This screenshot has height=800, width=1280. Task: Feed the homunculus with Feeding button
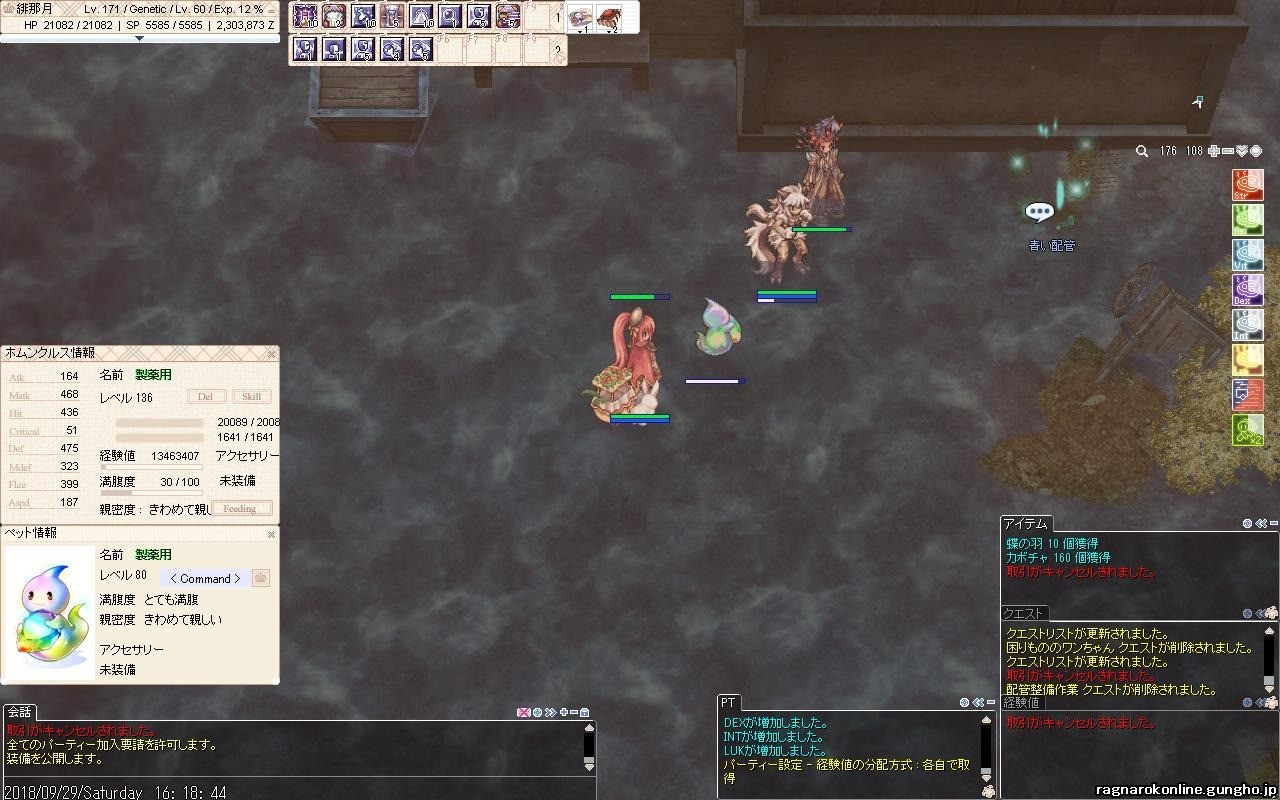pyautogui.click(x=240, y=509)
